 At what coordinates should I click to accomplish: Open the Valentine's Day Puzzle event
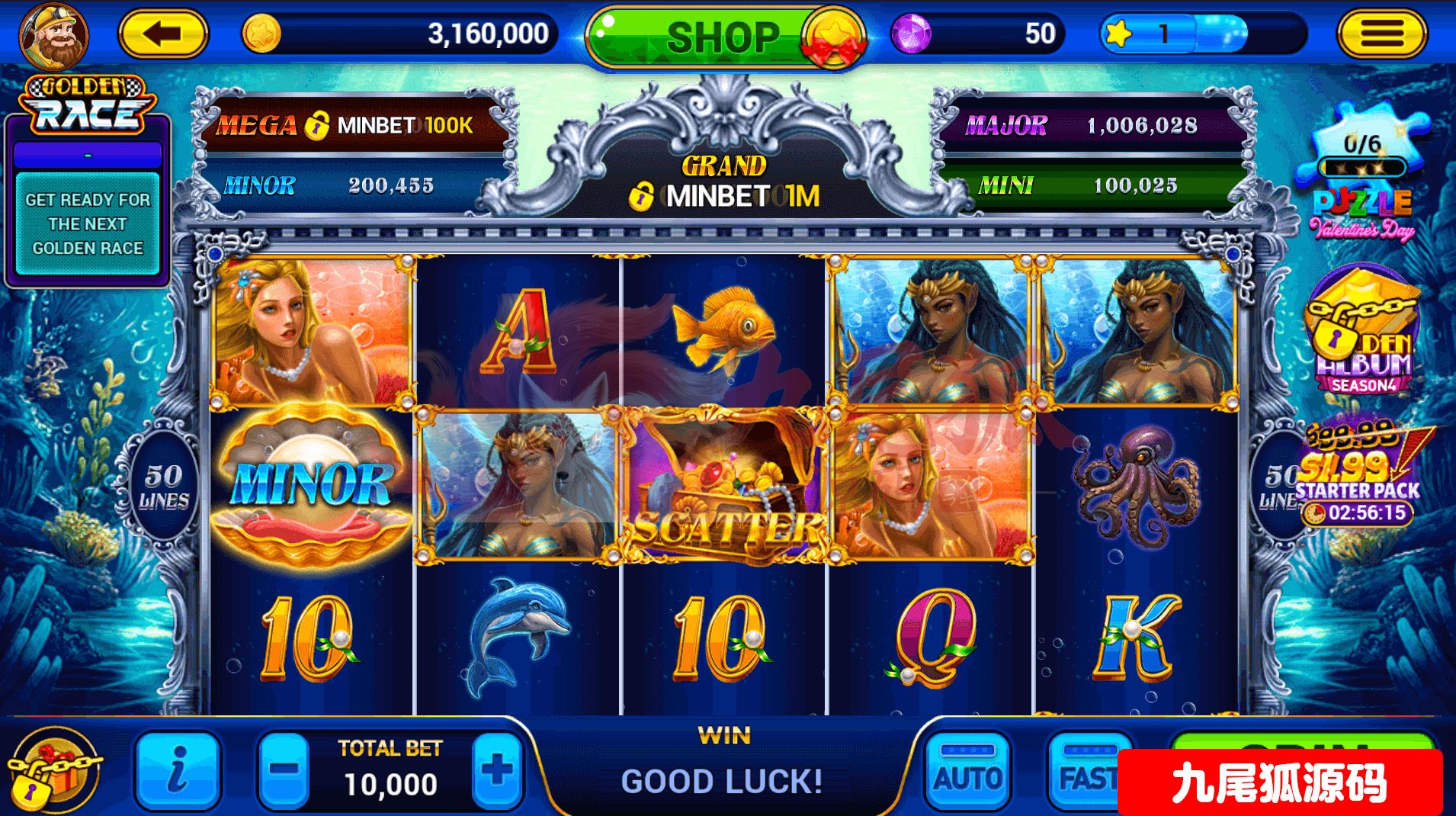click(x=1362, y=183)
